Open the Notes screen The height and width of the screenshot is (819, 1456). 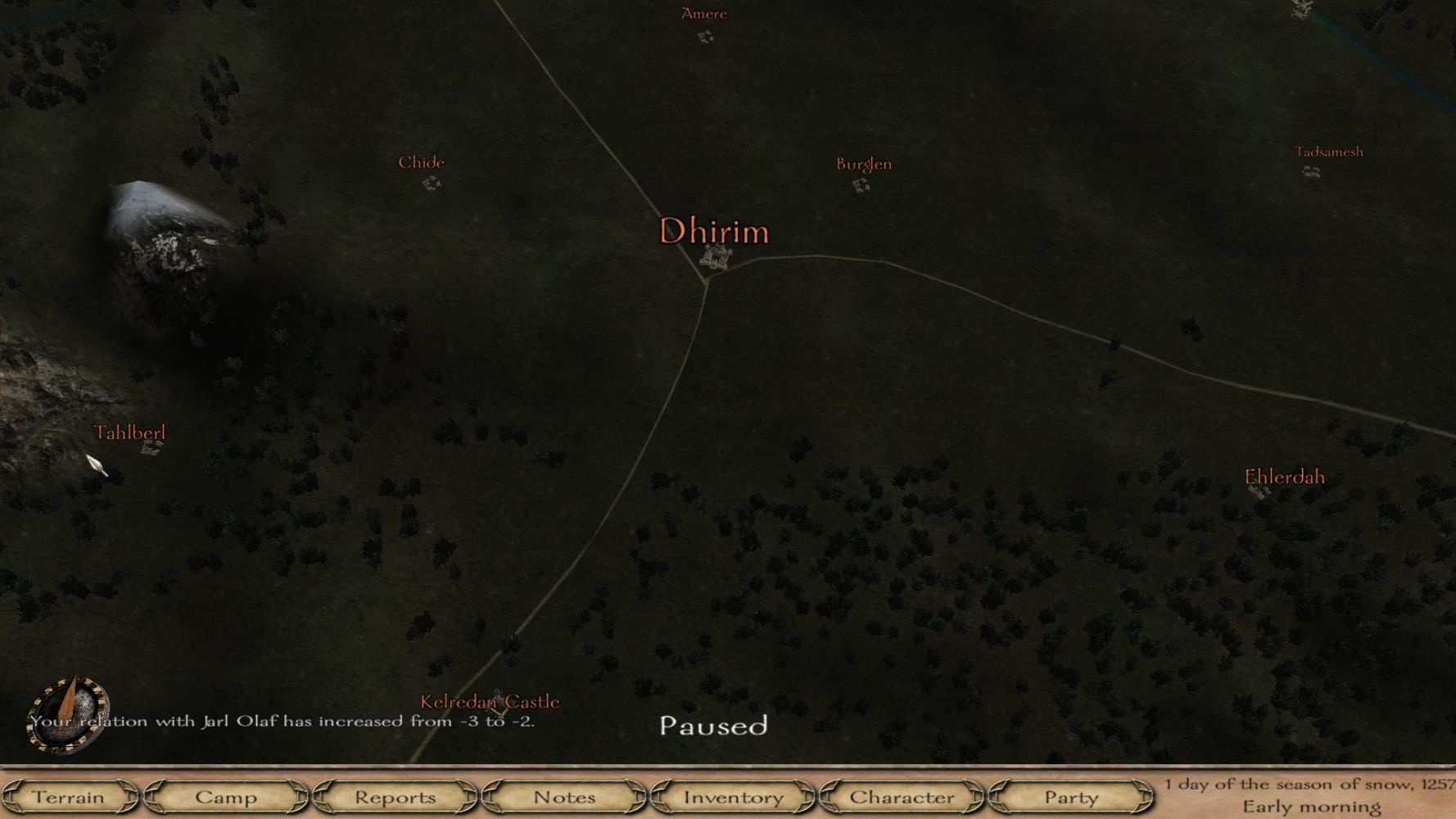(x=564, y=797)
